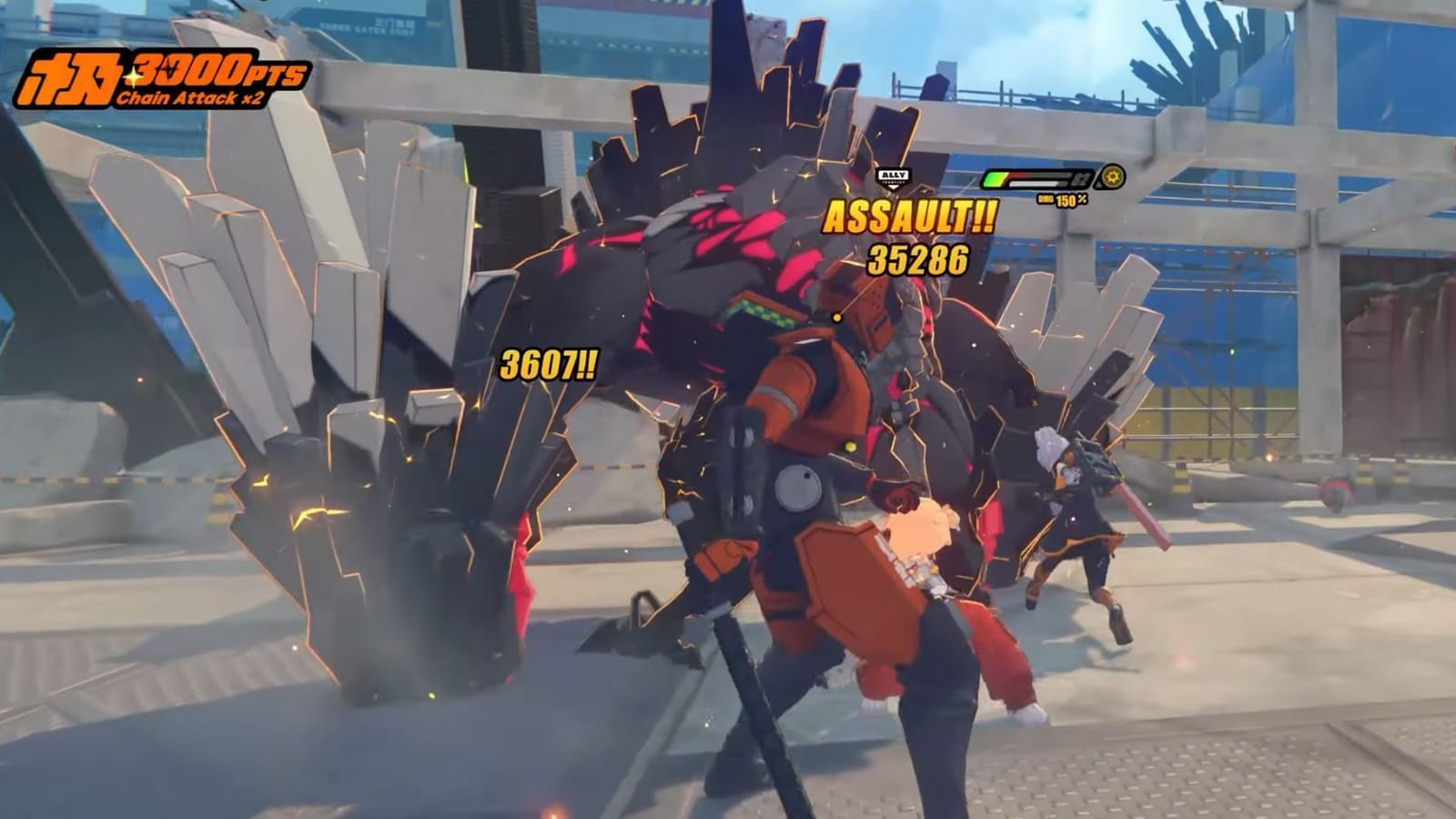Click the Chain Attack x2 label
1456x819 pixels.
(x=191, y=98)
